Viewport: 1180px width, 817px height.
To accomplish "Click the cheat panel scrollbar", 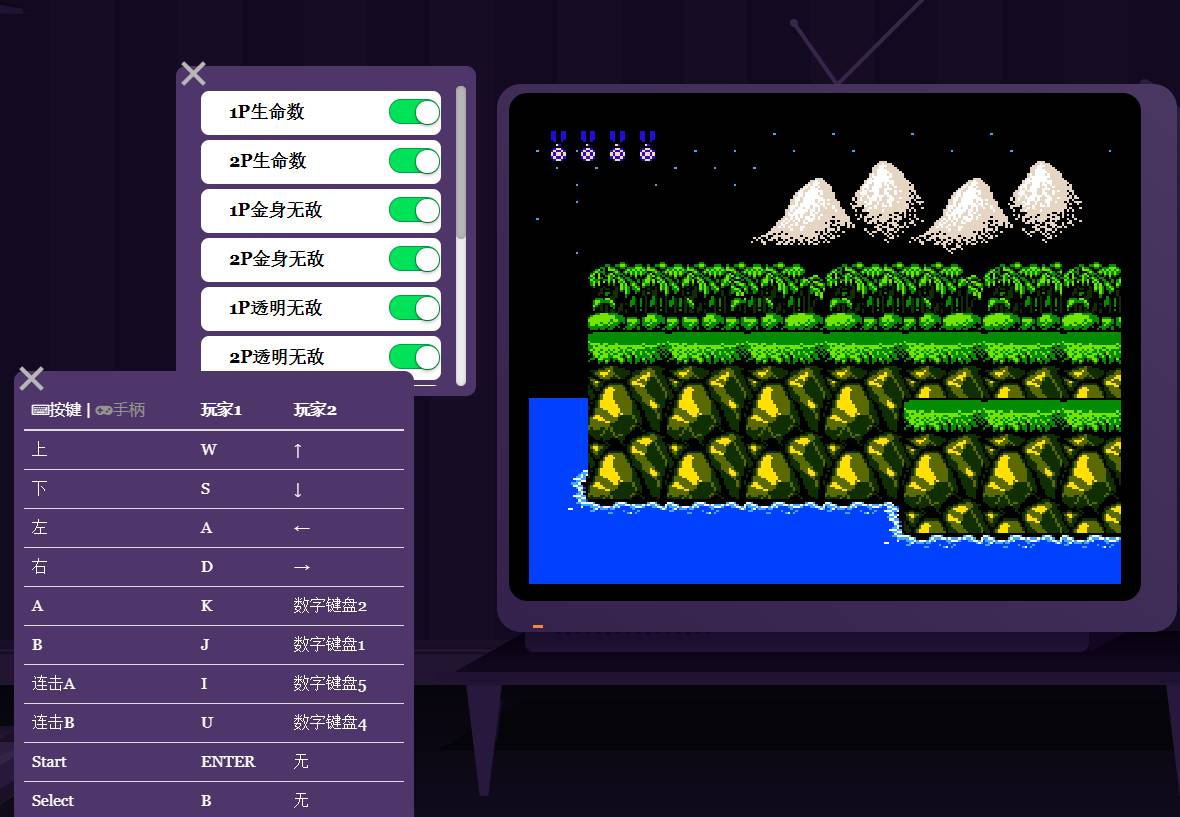I will coord(461,162).
